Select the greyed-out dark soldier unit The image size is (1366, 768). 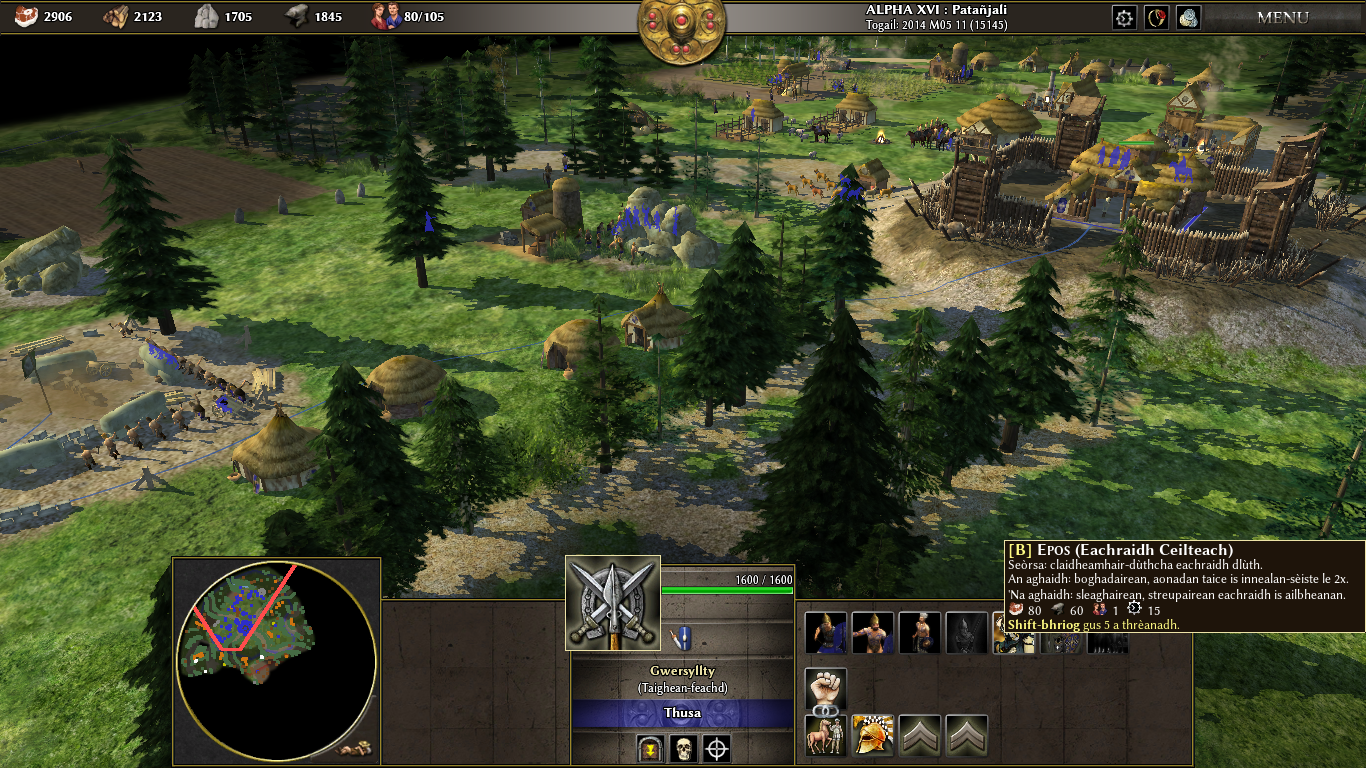966,633
